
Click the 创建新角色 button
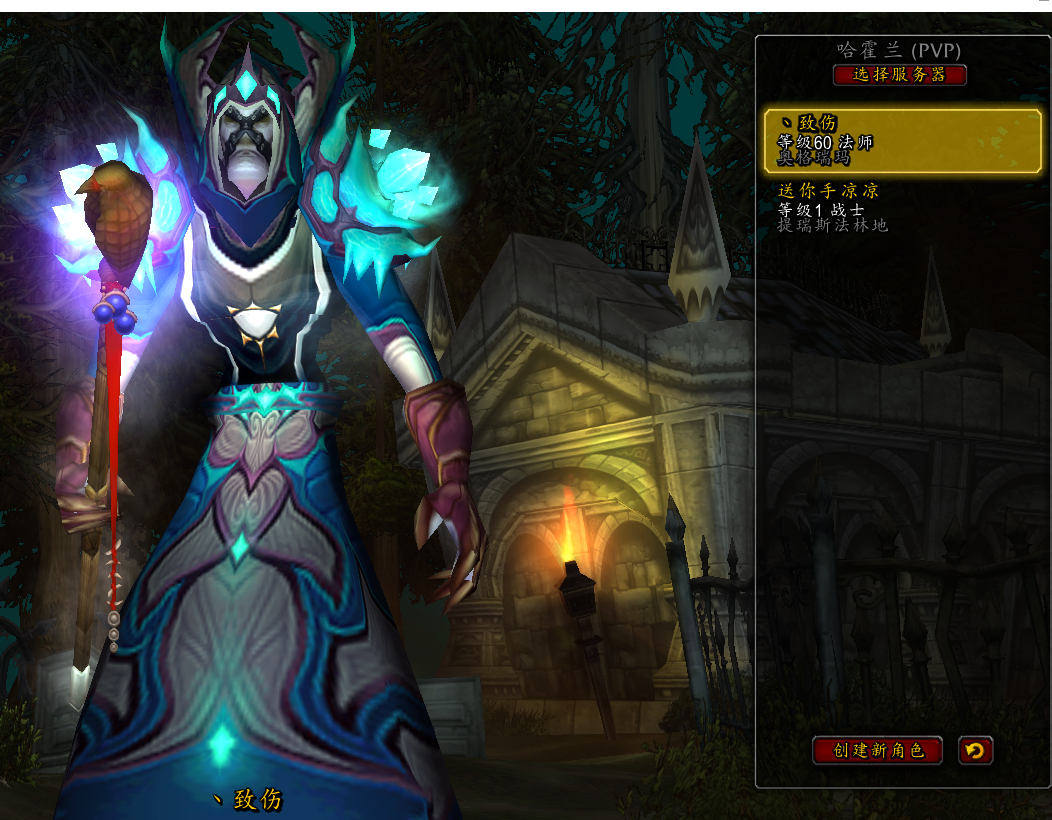[x=877, y=750]
